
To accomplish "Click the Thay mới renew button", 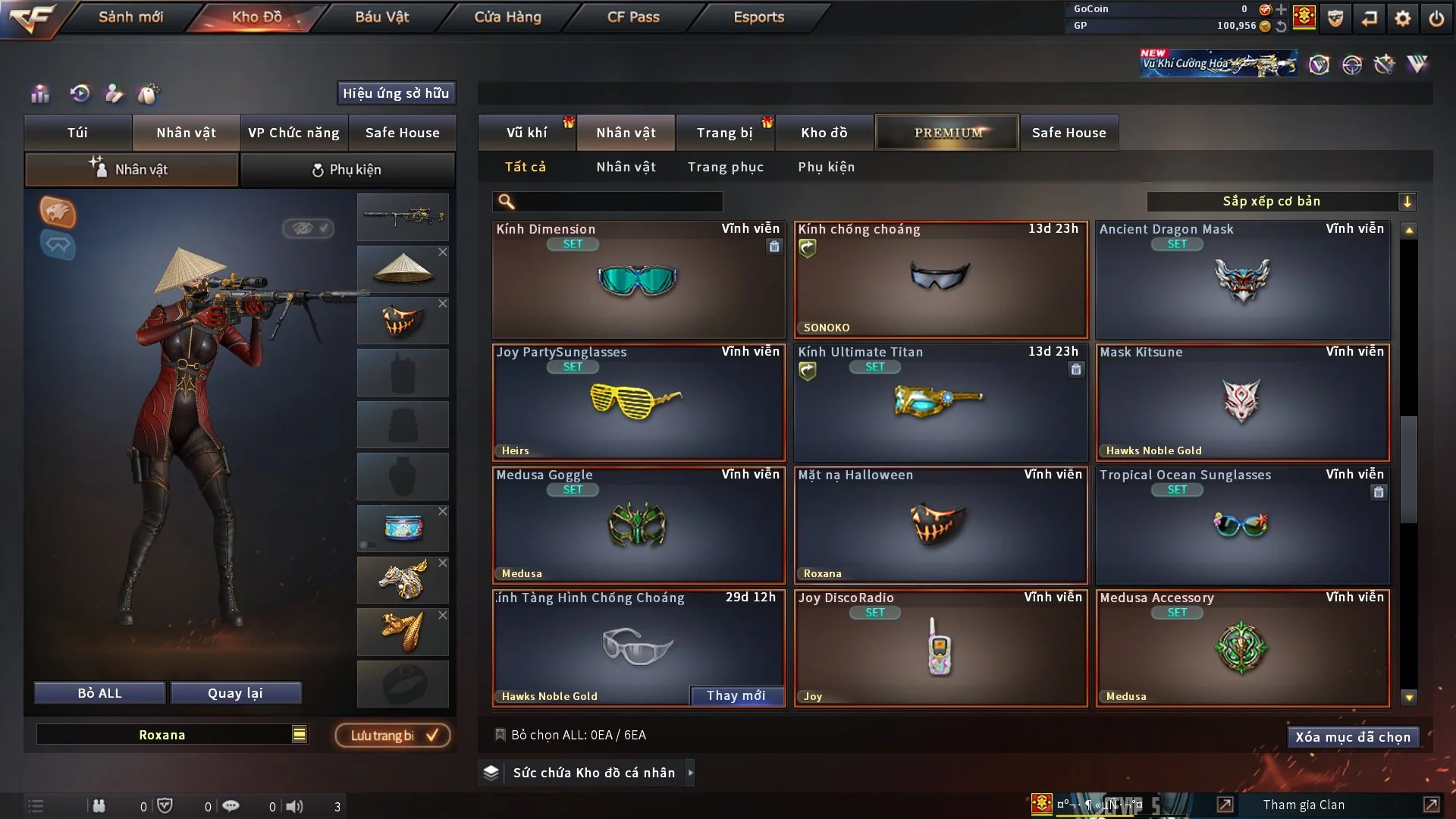I will [x=736, y=695].
